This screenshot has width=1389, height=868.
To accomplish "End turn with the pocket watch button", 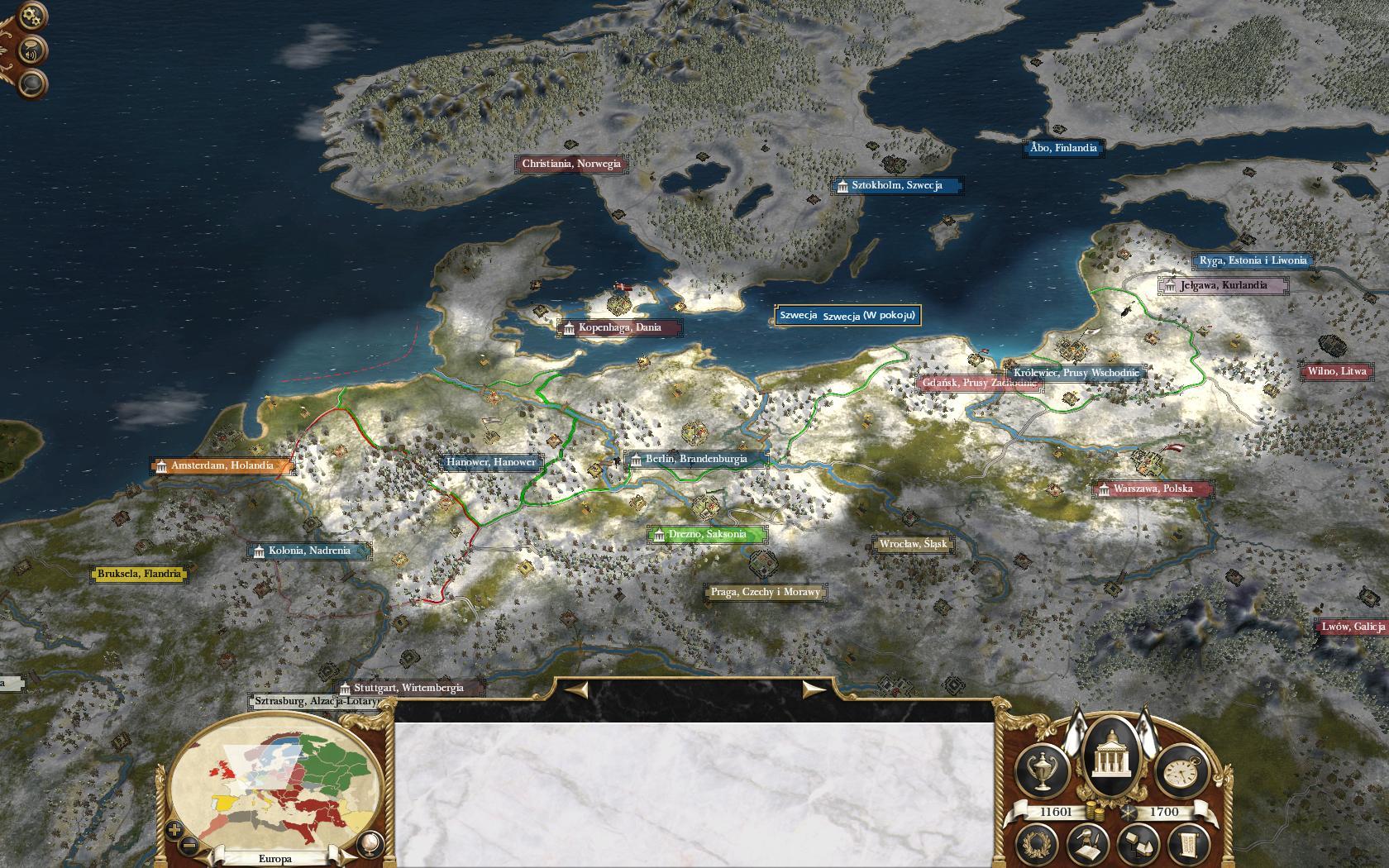I will [x=1180, y=772].
